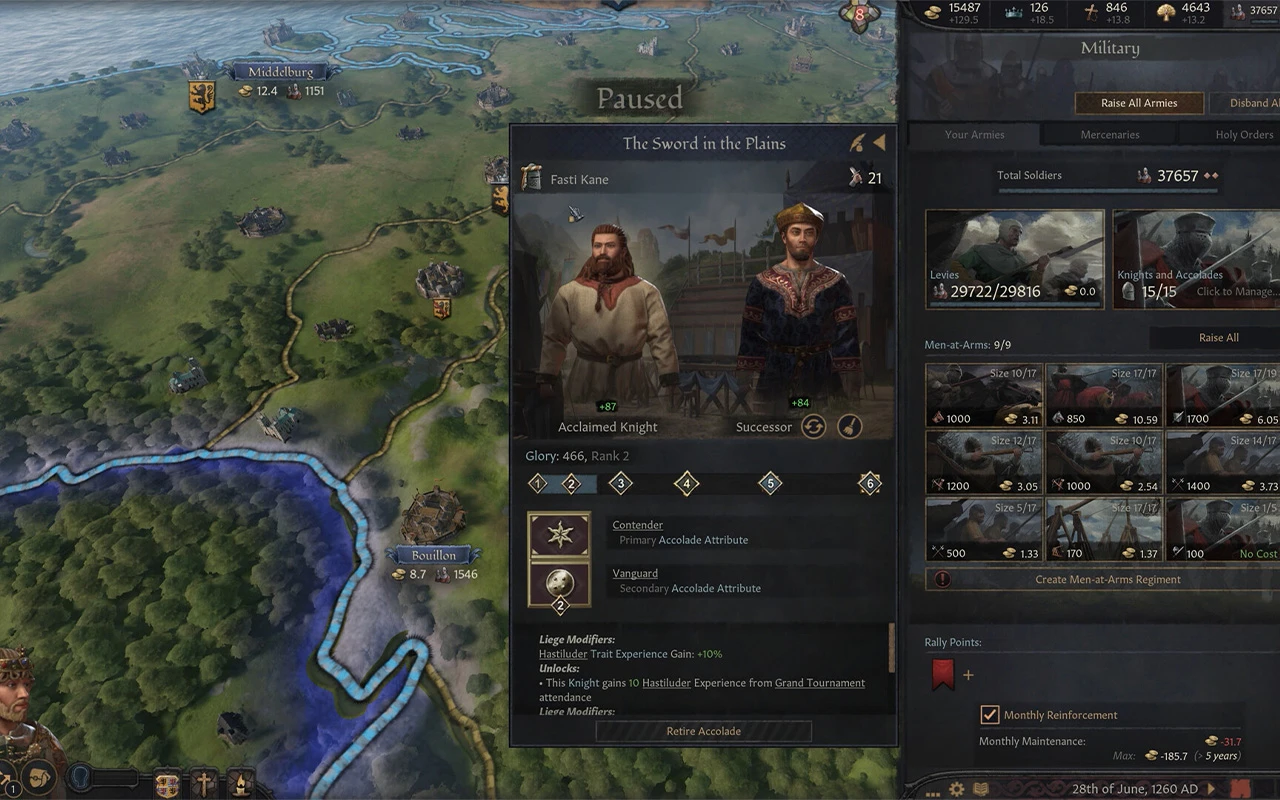Open the Contender primary attribute icon
This screenshot has height=800, width=1280.
pos(559,534)
